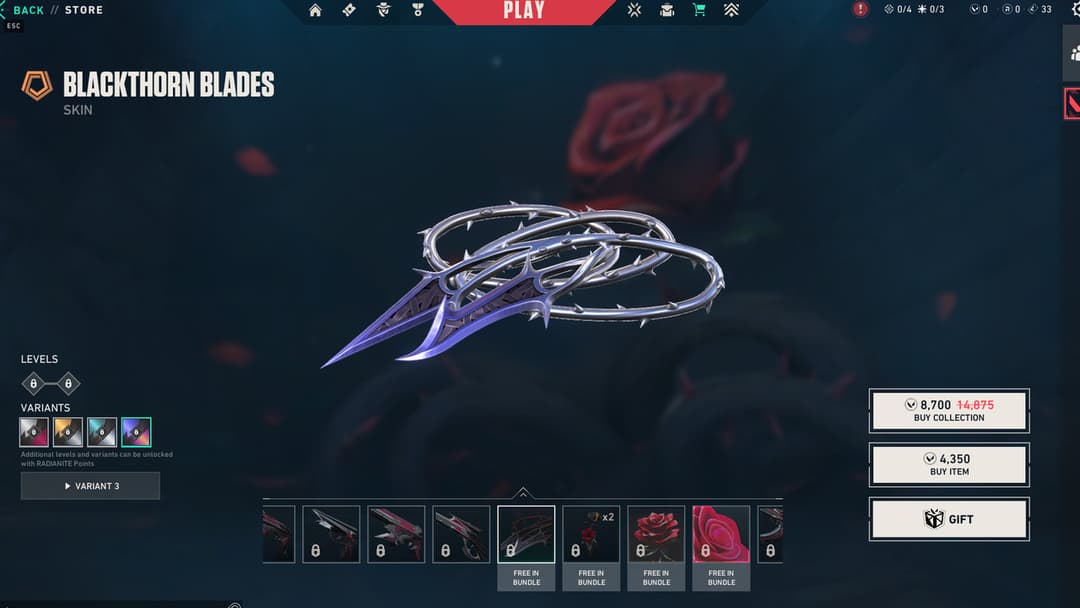
Task: Buy the collection for 8,700 points
Action: click(x=949, y=410)
